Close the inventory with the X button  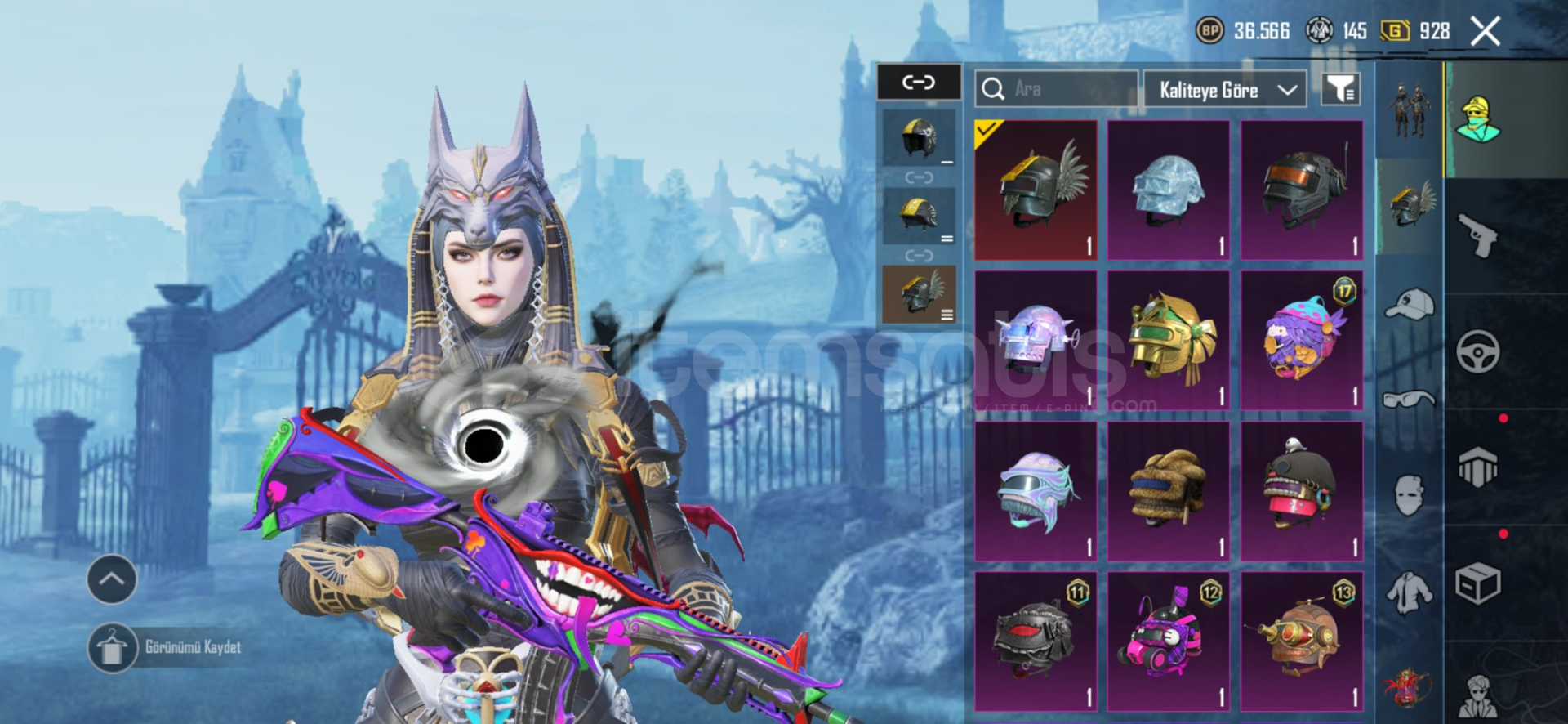[1485, 32]
